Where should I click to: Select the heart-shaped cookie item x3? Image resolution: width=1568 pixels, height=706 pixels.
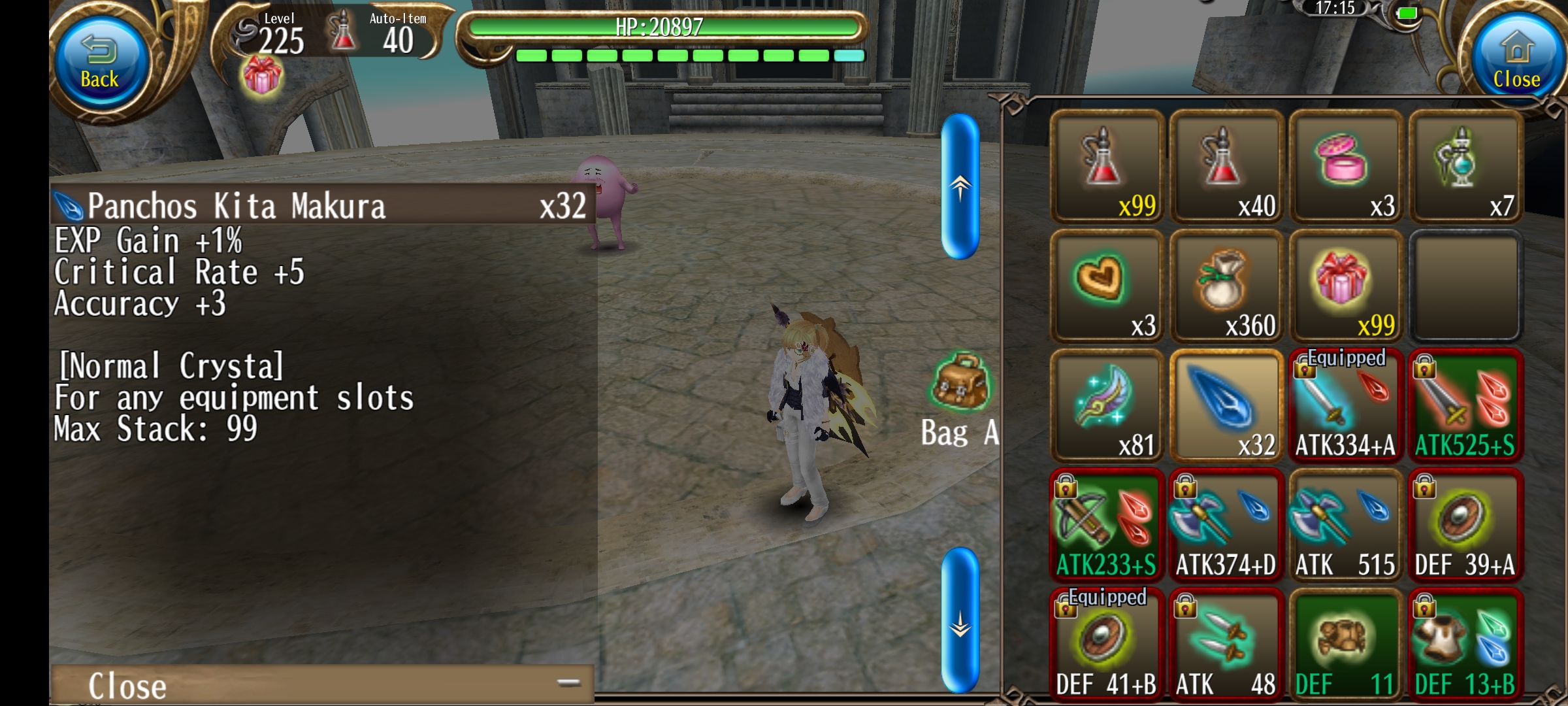point(1106,286)
